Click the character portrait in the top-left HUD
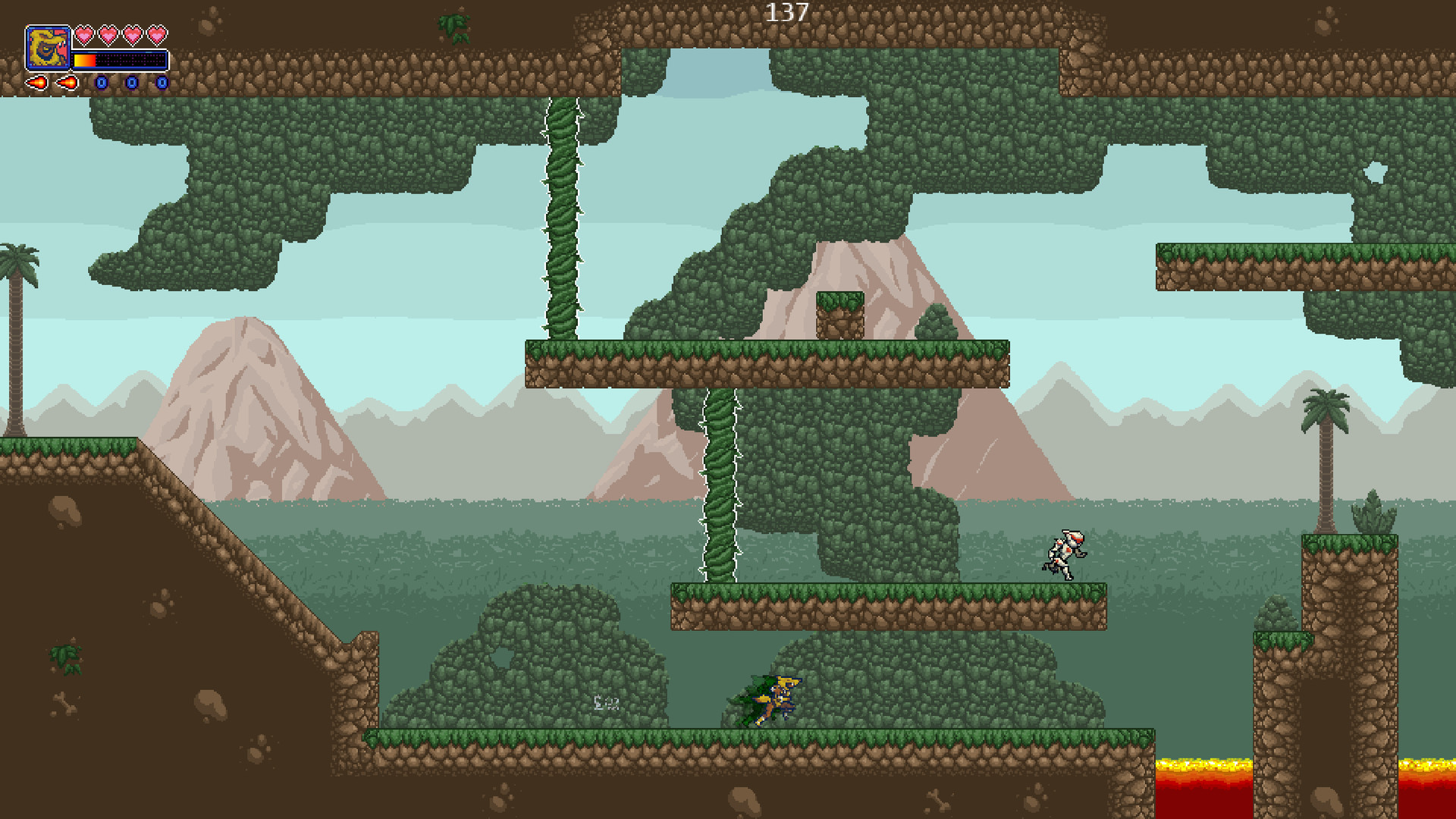 coord(49,47)
